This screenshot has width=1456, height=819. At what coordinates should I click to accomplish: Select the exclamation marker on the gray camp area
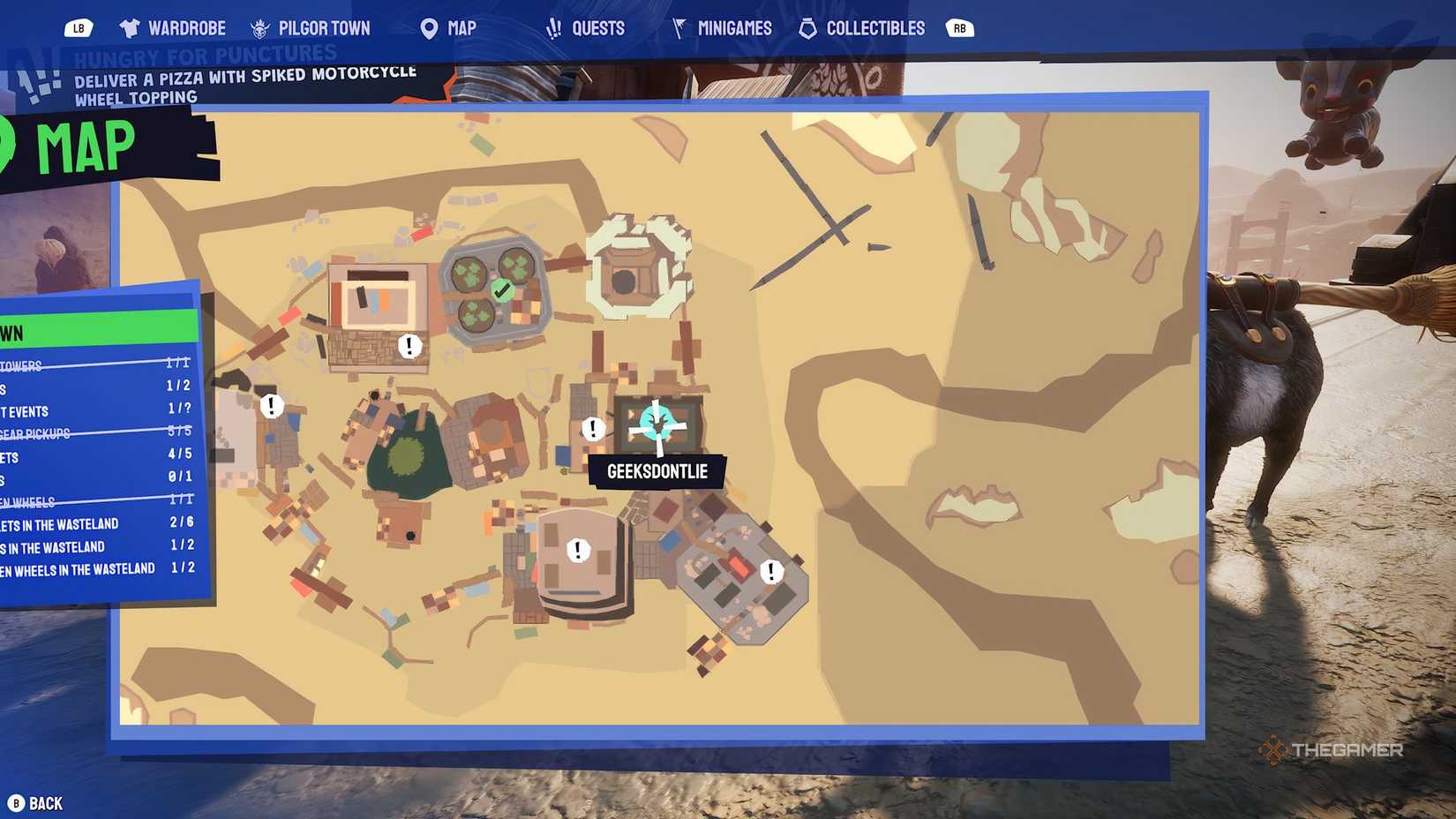coord(771,571)
